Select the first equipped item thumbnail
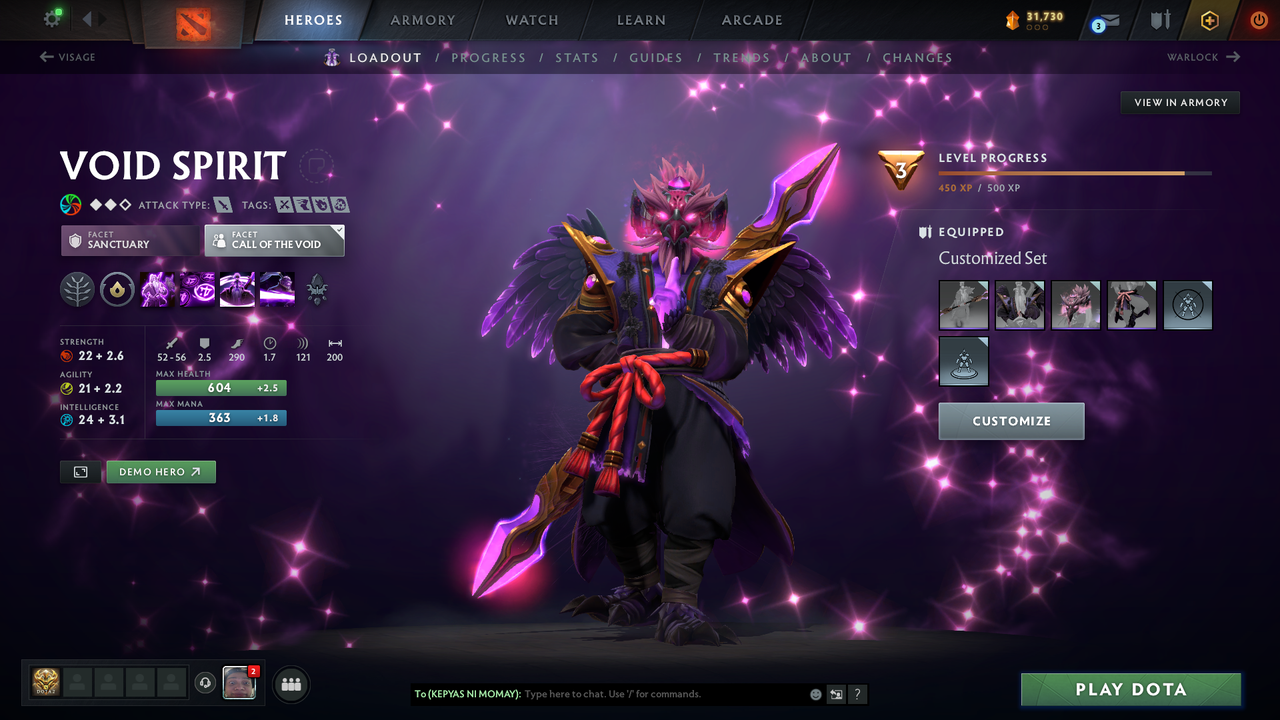The image size is (1280, 720). tap(963, 305)
